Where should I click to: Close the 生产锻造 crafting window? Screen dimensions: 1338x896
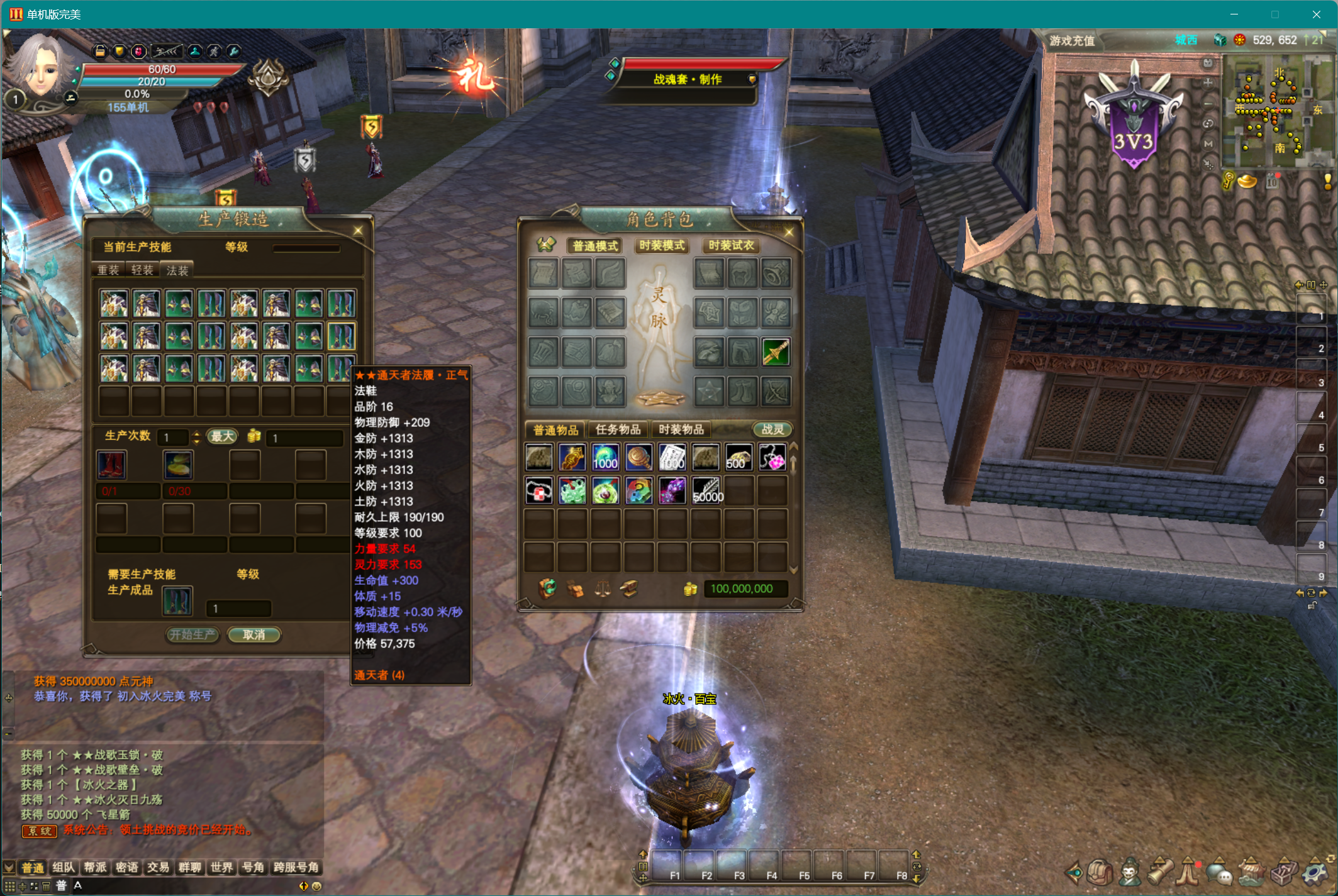[x=358, y=231]
